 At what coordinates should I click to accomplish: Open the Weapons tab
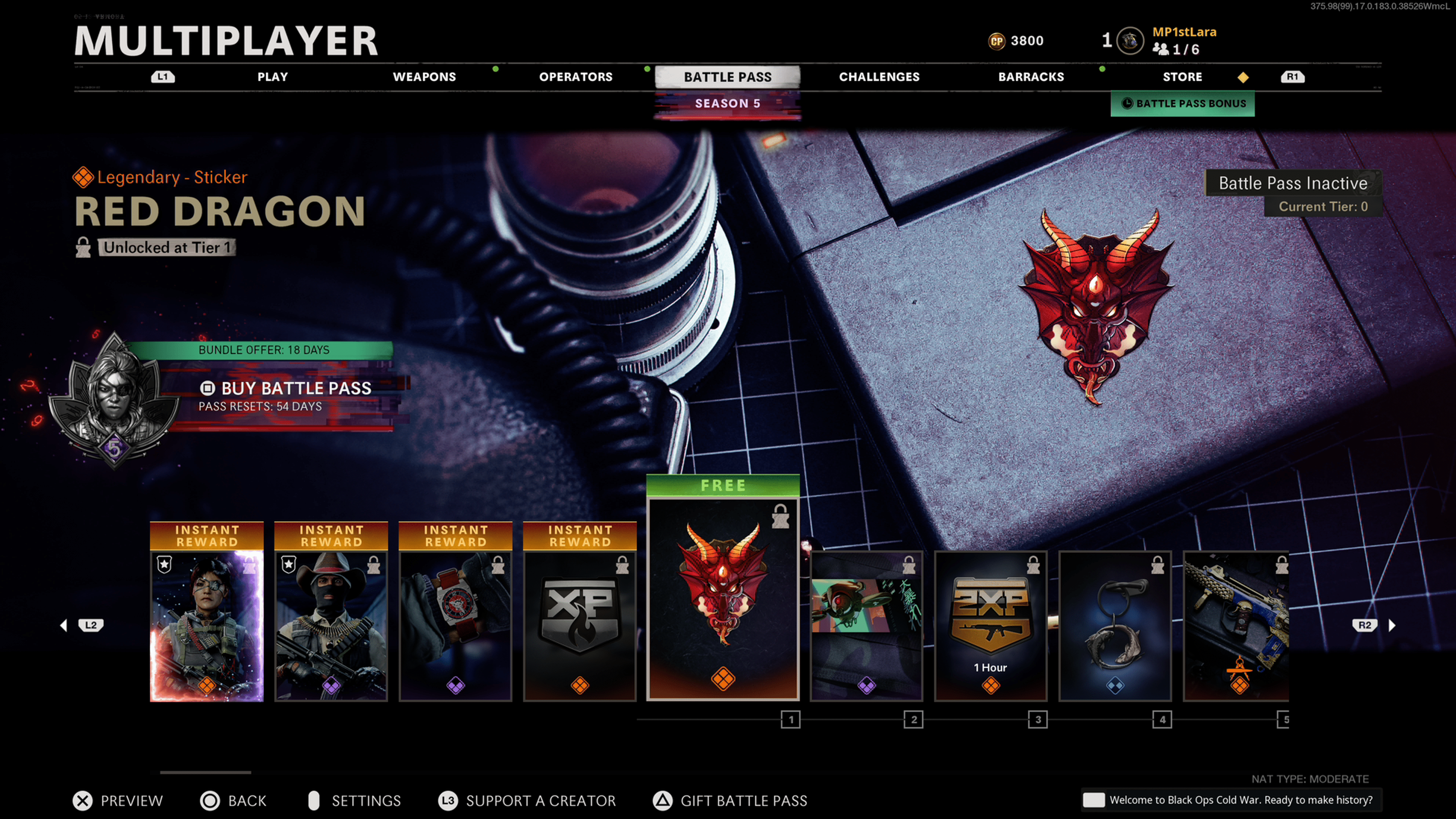pos(424,77)
